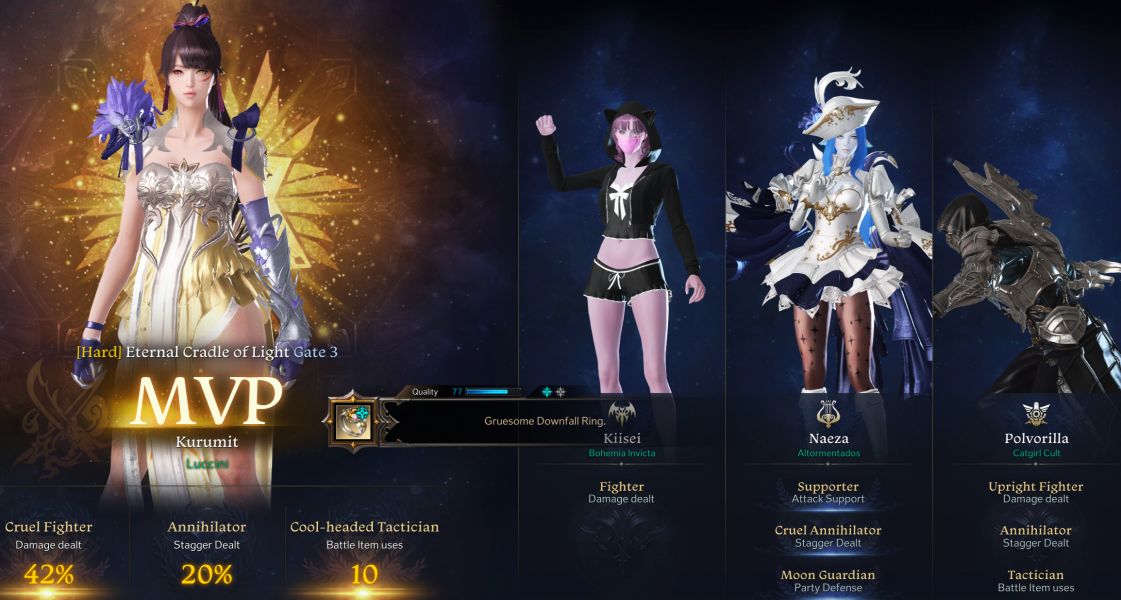
Task: Click Naeza's harp class icon
Action: click(827, 412)
